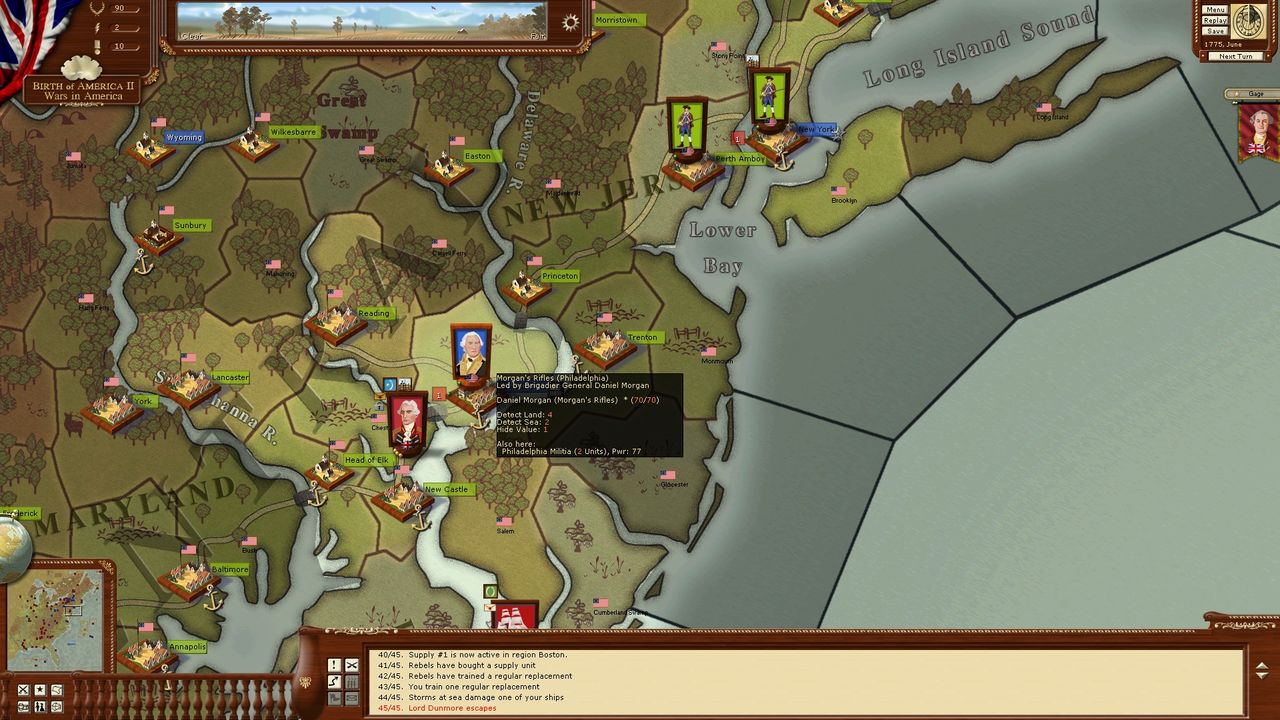Select General Gage's portrait banner
1280x720 pixels.
pyautogui.click(x=1259, y=132)
